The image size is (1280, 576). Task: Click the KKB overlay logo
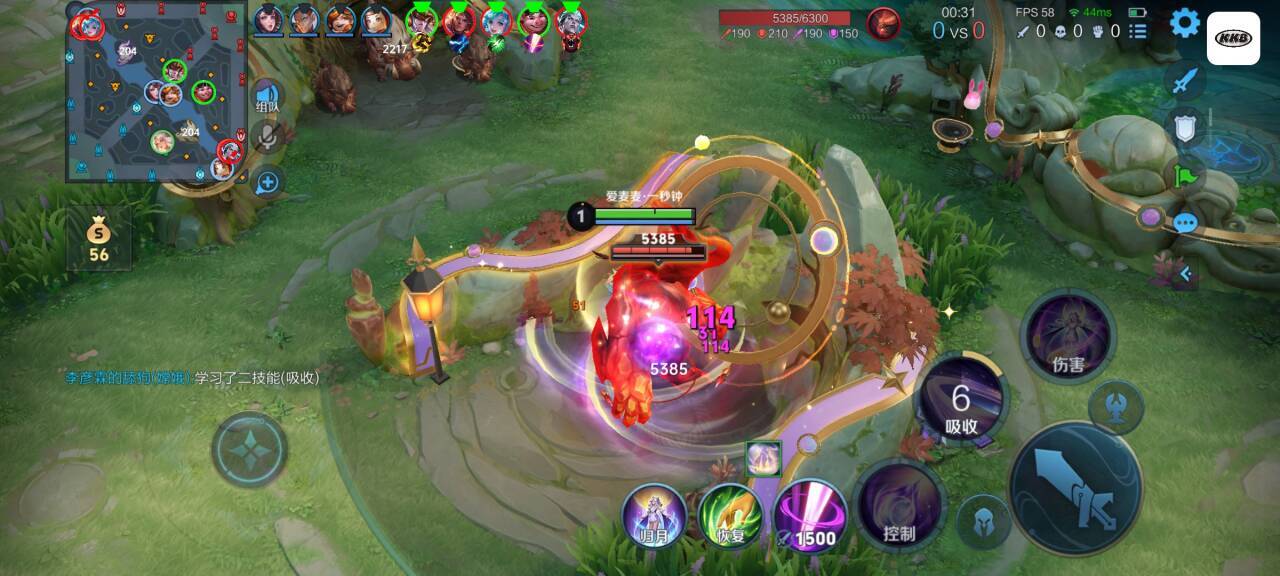point(1233,38)
